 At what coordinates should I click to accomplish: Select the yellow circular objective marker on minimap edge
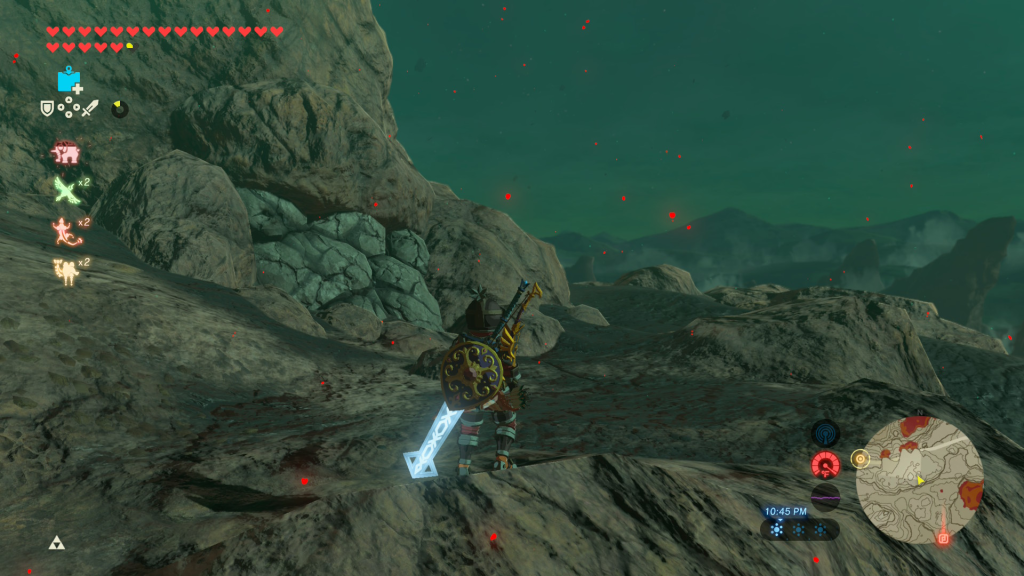859,458
